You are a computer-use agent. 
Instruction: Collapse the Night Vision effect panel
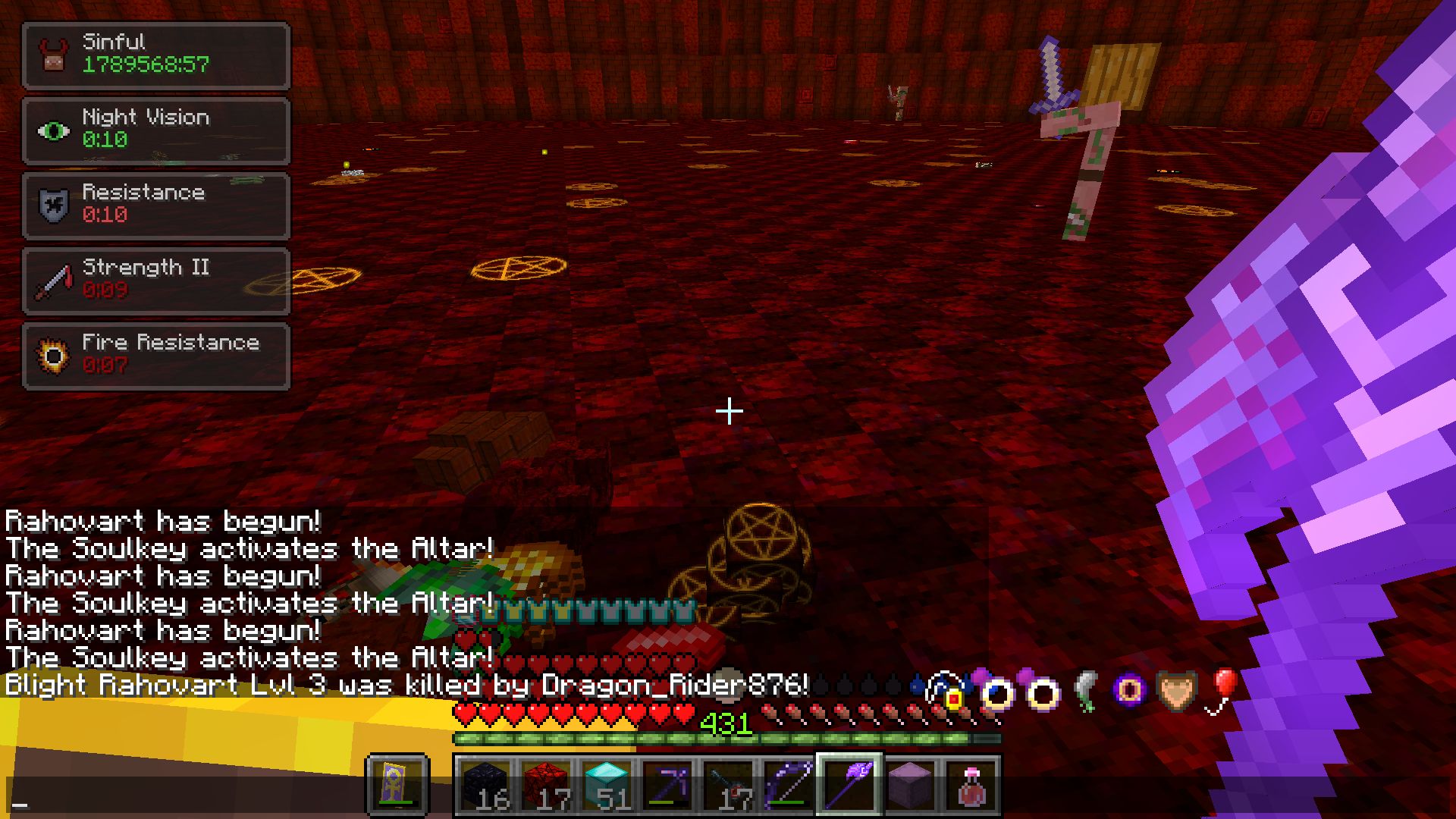[155, 129]
